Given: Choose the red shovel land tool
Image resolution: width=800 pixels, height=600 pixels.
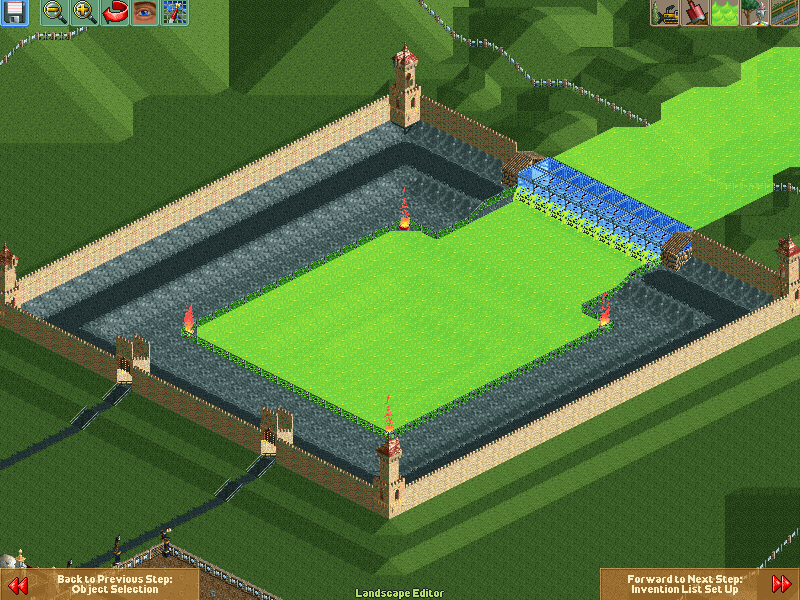Looking at the screenshot, I should (695, 13).
